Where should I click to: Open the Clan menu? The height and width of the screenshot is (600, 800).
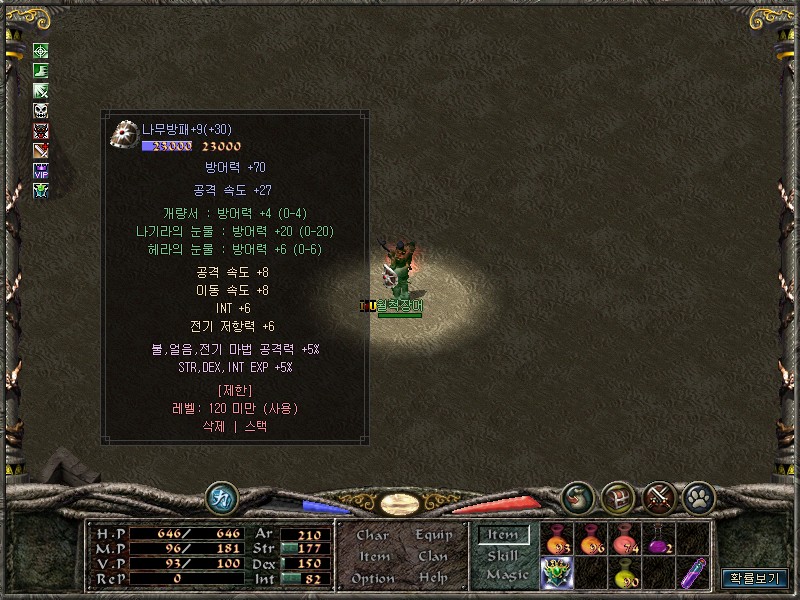433,557
